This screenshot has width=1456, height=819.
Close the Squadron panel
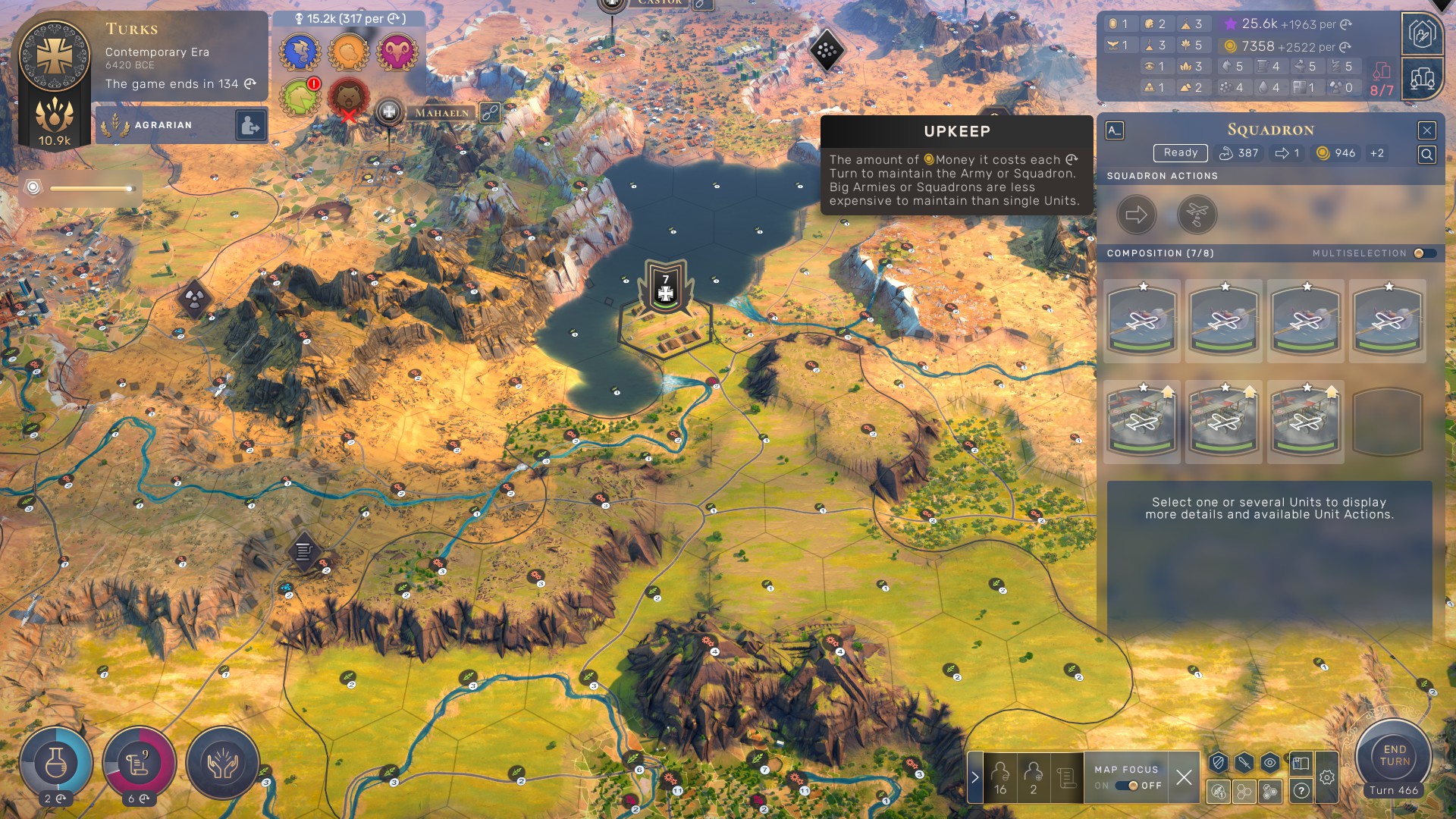click(1426, 130)
